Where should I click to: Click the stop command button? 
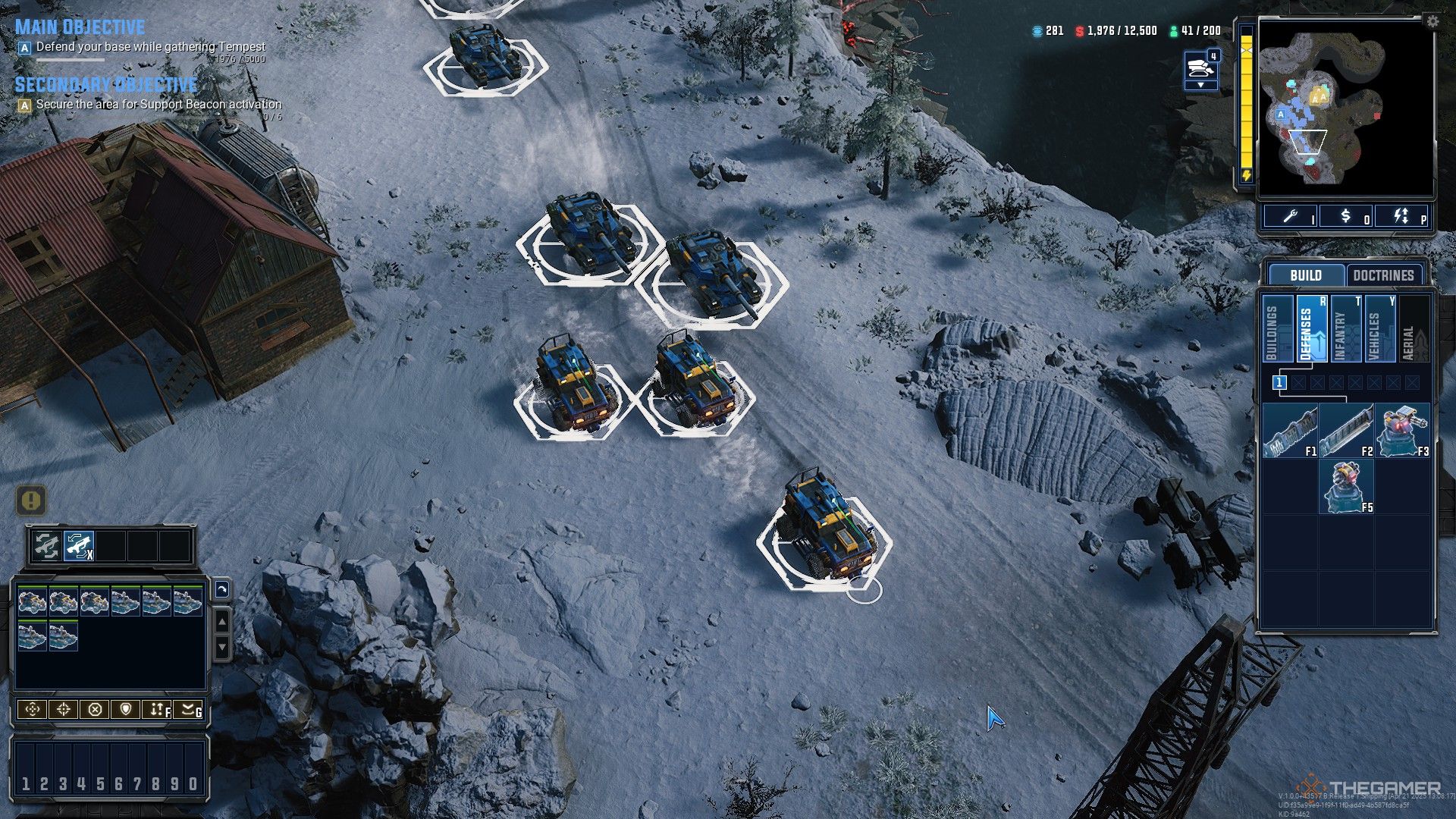[x=95, y=710]
